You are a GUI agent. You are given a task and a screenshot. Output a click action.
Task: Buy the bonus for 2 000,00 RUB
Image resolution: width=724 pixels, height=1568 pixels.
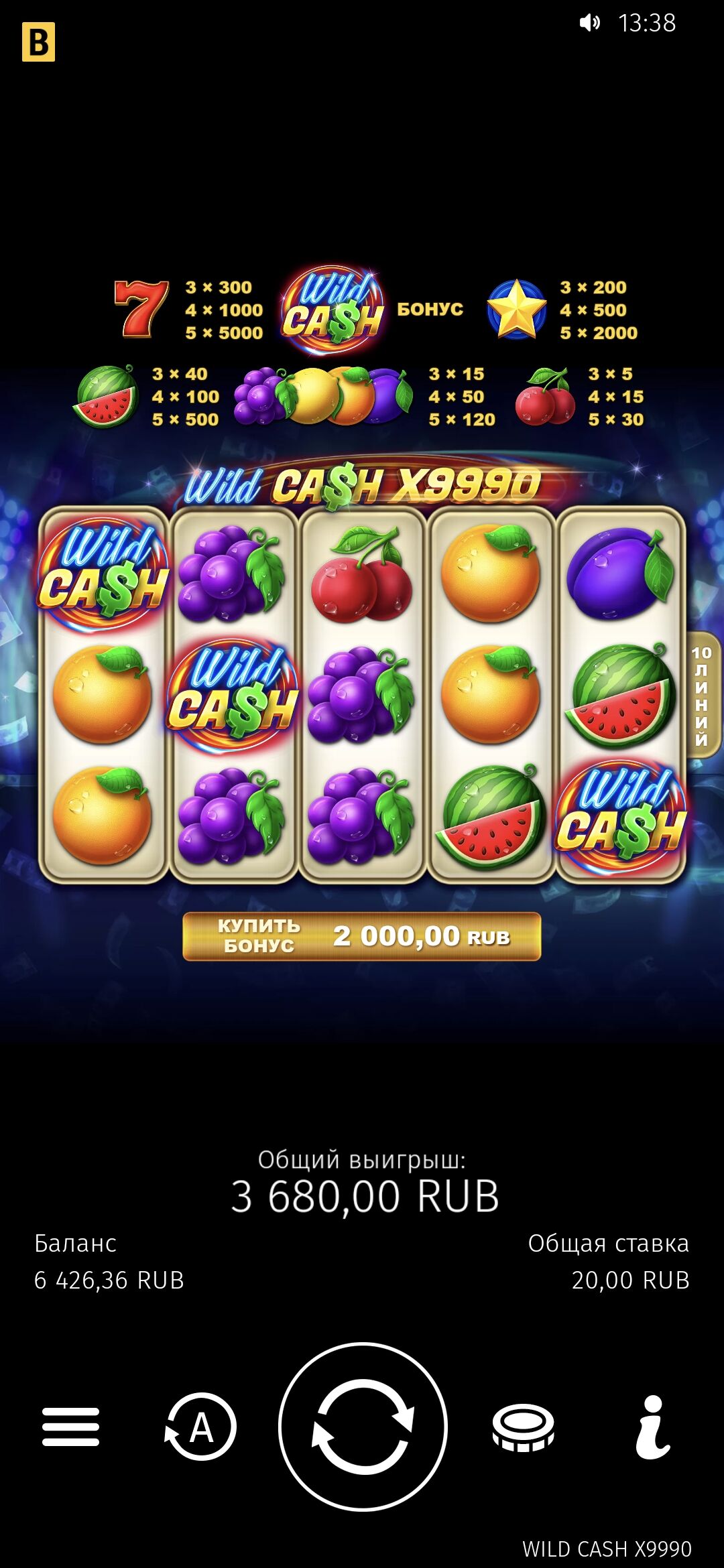362,936
